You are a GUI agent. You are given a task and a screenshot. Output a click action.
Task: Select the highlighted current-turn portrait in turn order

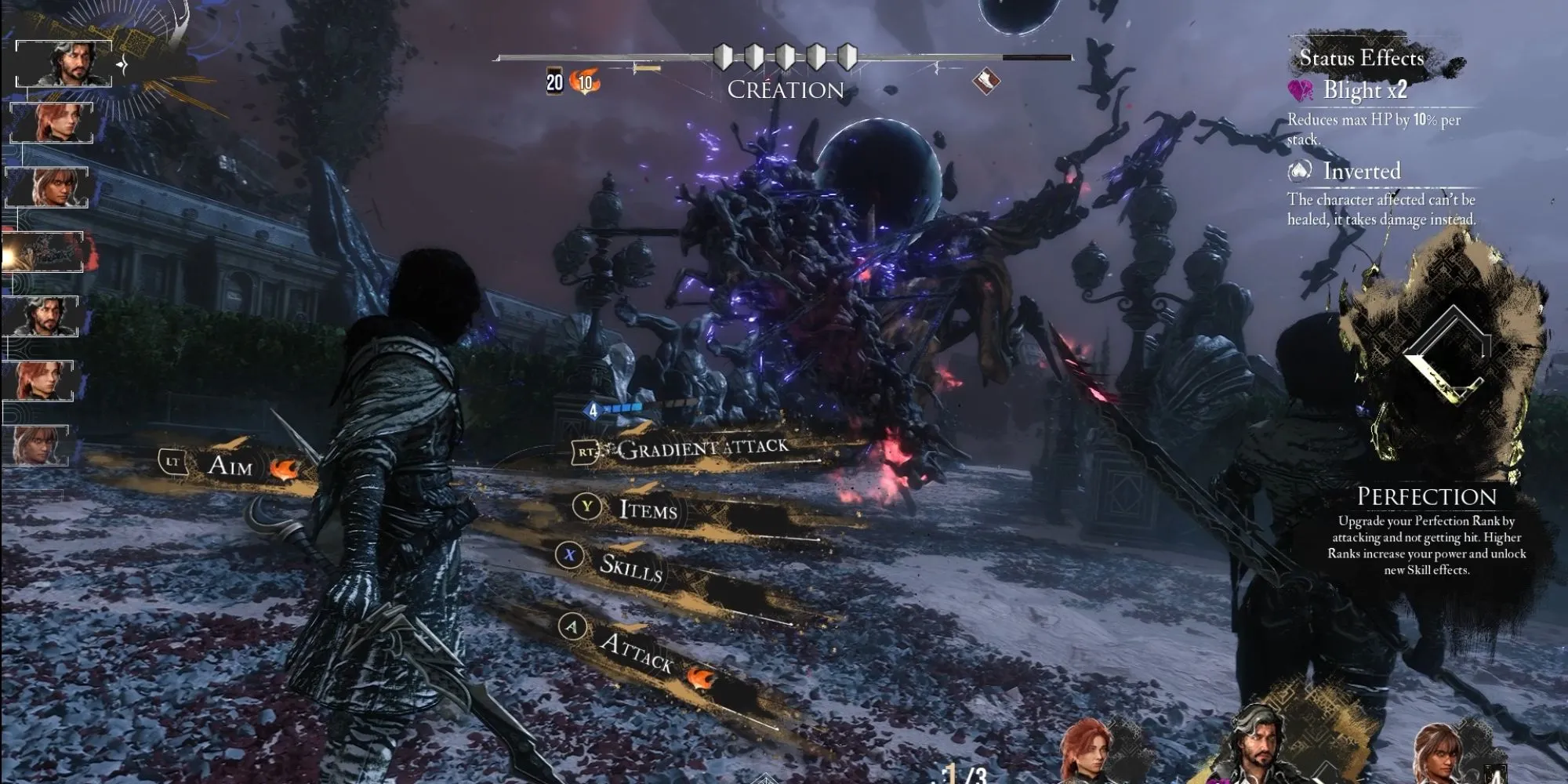[64, 63]
